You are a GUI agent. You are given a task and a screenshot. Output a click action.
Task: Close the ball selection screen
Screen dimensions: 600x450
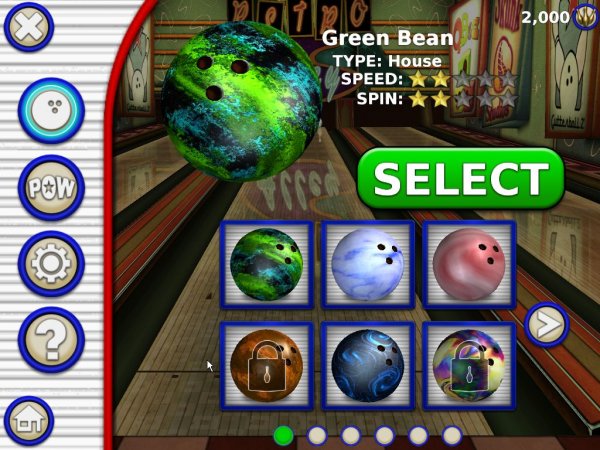click(29, 26)
